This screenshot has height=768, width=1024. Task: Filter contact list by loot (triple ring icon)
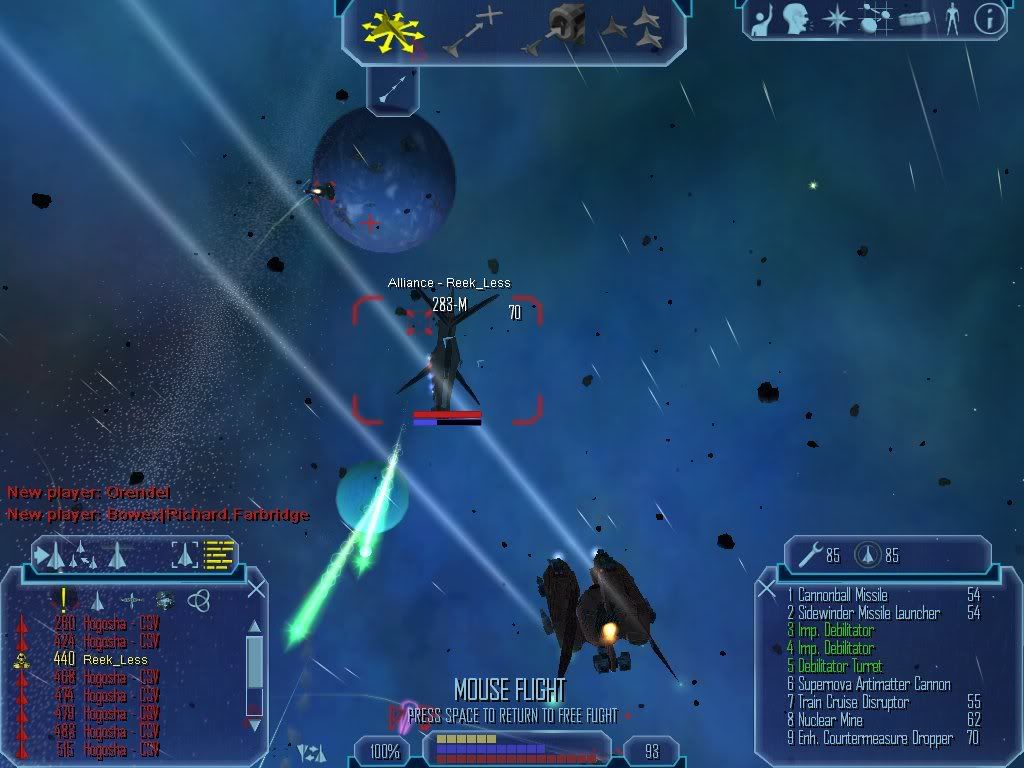pyautogui.click(x=199, y=600)
